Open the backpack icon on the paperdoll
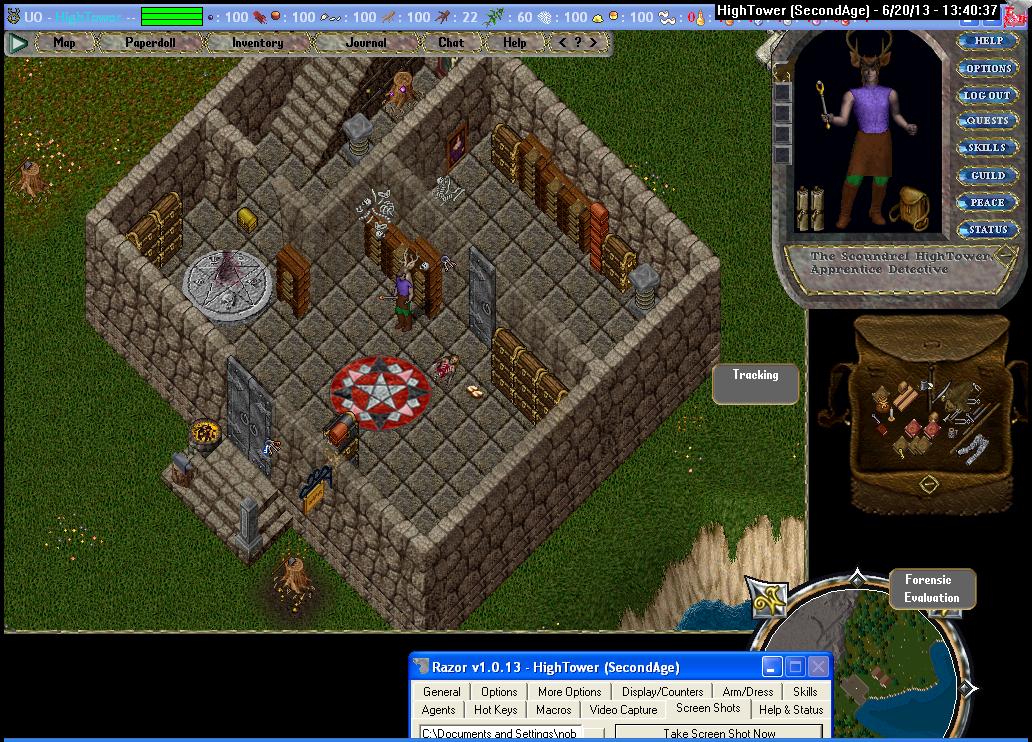Viewport: 1032px width, 742px height. tap(912, 208)
